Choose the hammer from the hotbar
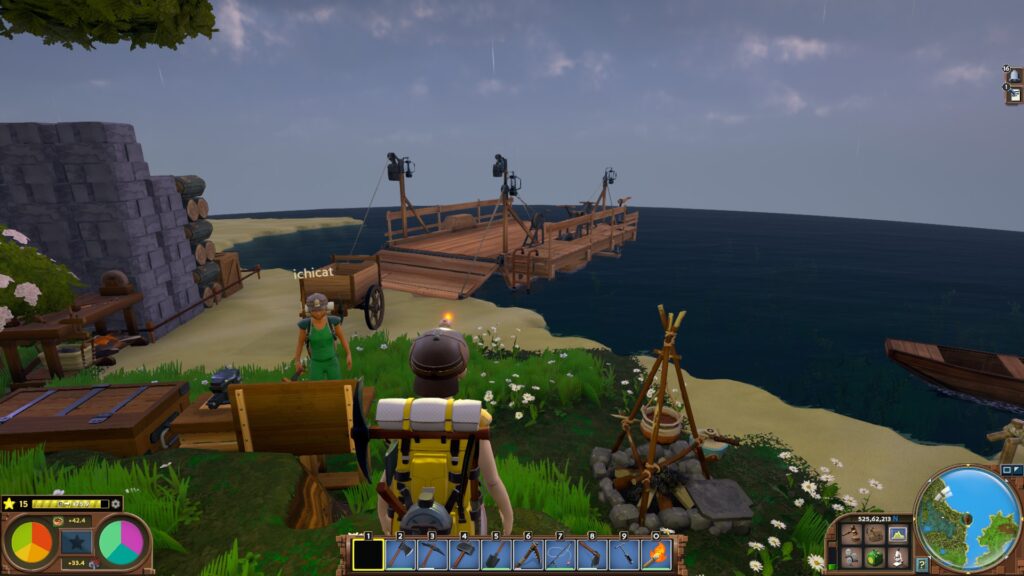The image size is (1024, 576). (x=464, y=554)
